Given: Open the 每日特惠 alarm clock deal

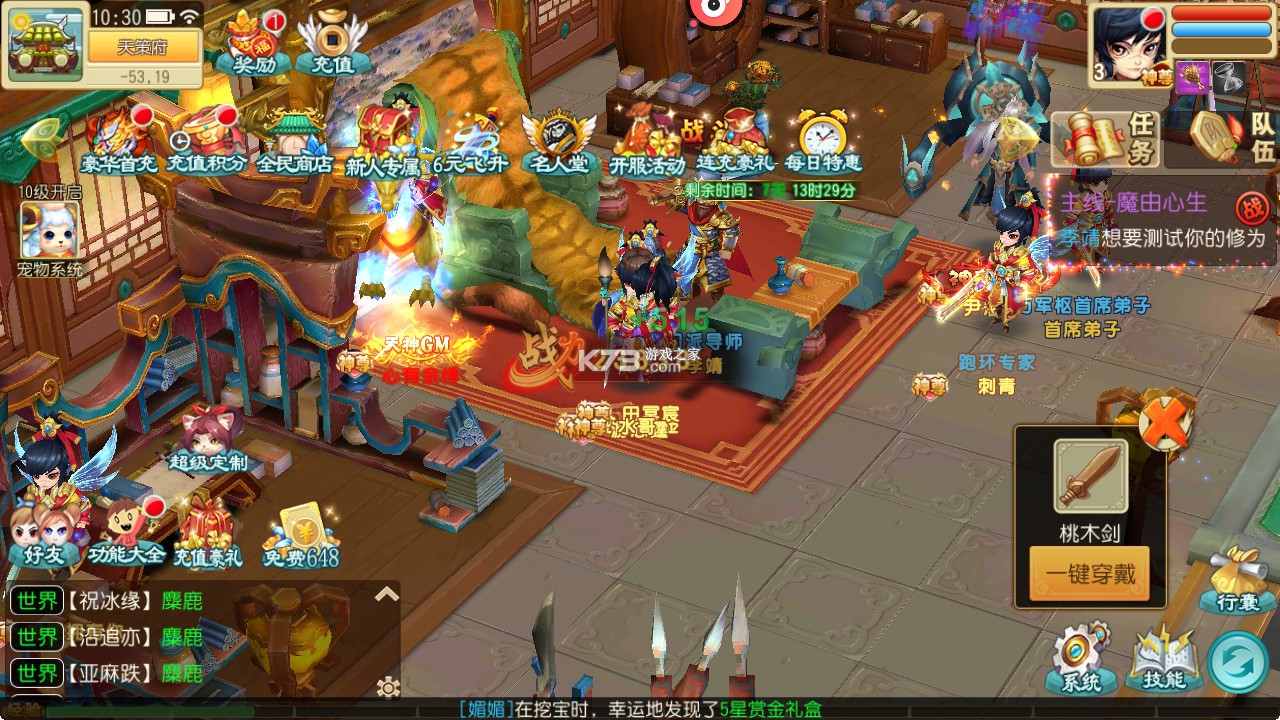Looking at the screenshot, I should (823, 142).
